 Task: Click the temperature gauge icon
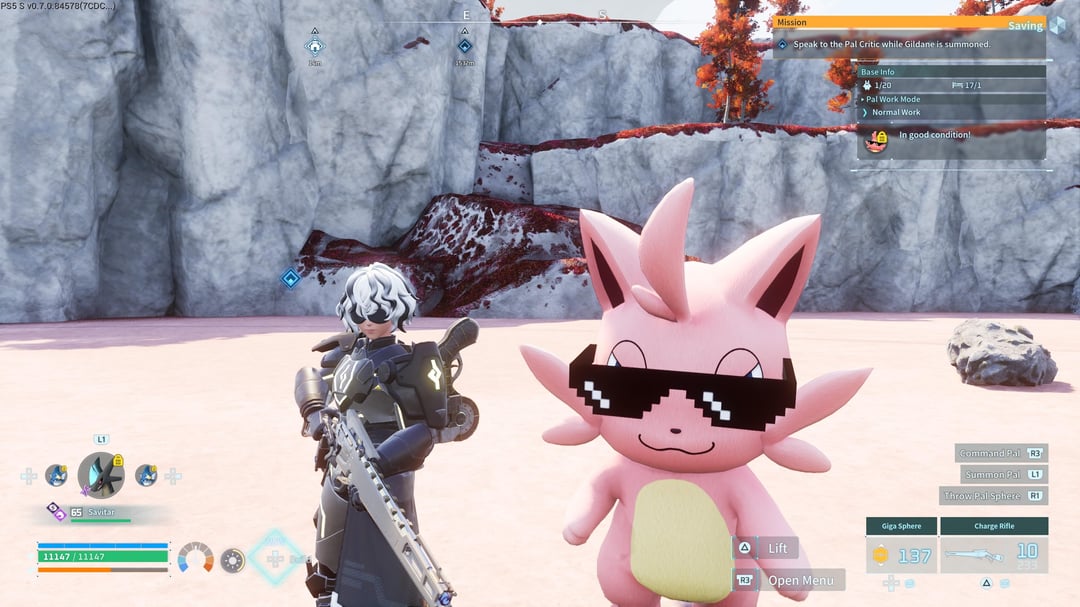click(x=195, y=558)
